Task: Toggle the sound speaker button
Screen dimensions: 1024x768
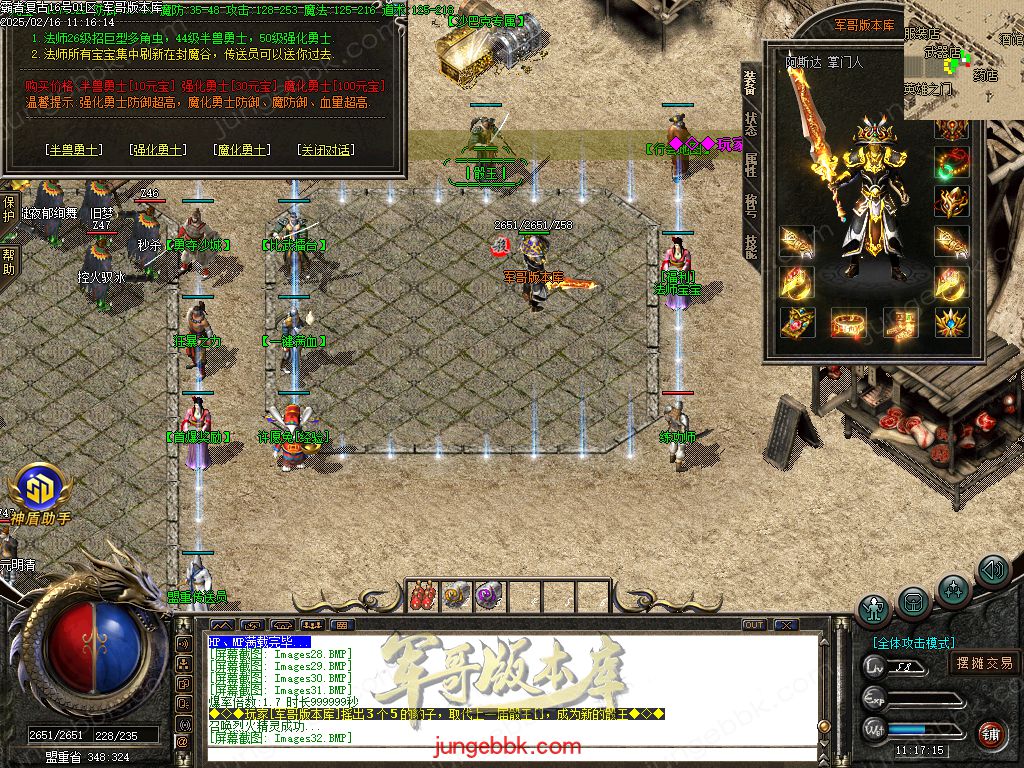Action: [x=993, y=570]
